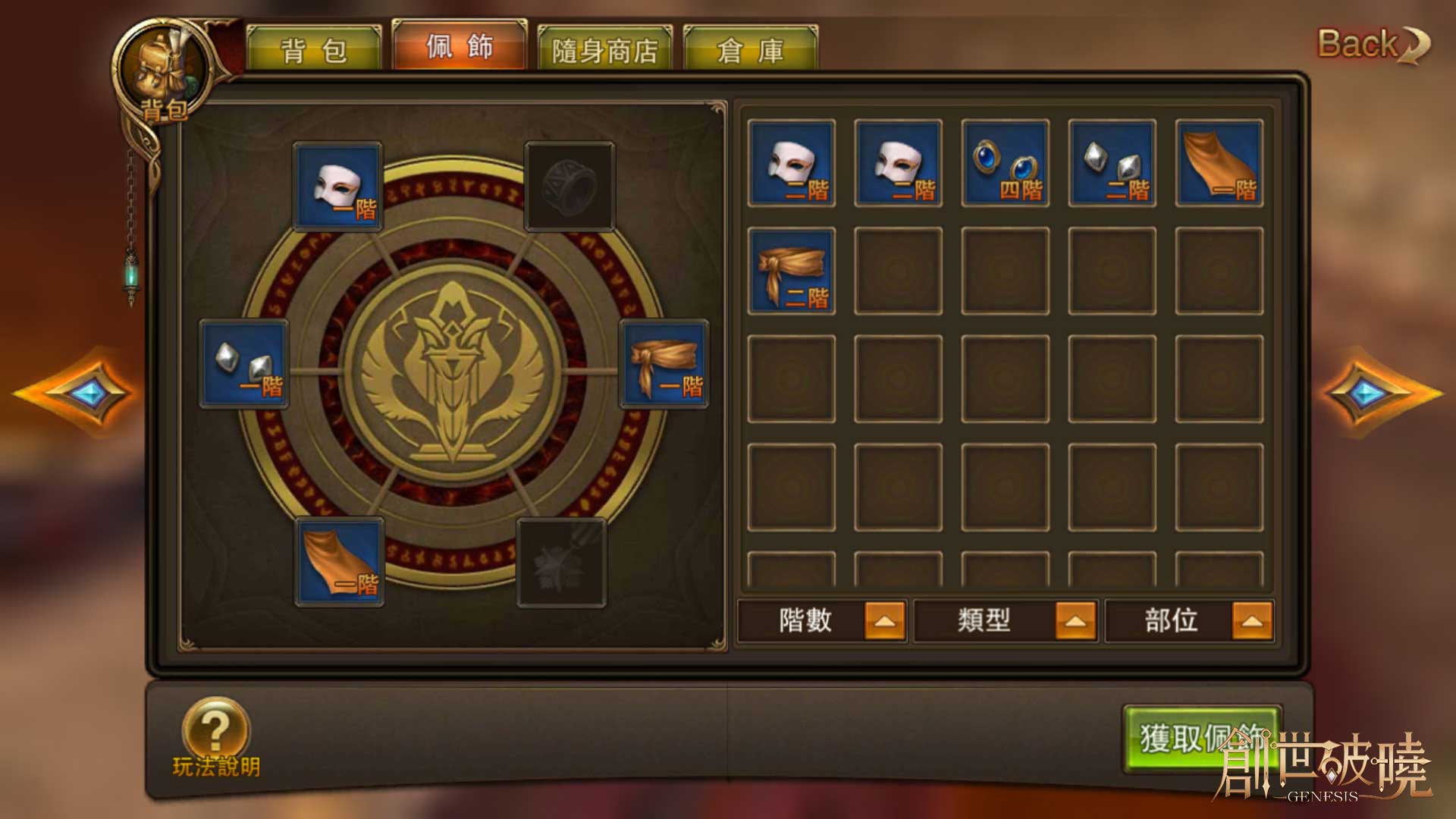Open the 隨身商店 tab
This screenshot has height=819, width=1456.
coord(604,50)
